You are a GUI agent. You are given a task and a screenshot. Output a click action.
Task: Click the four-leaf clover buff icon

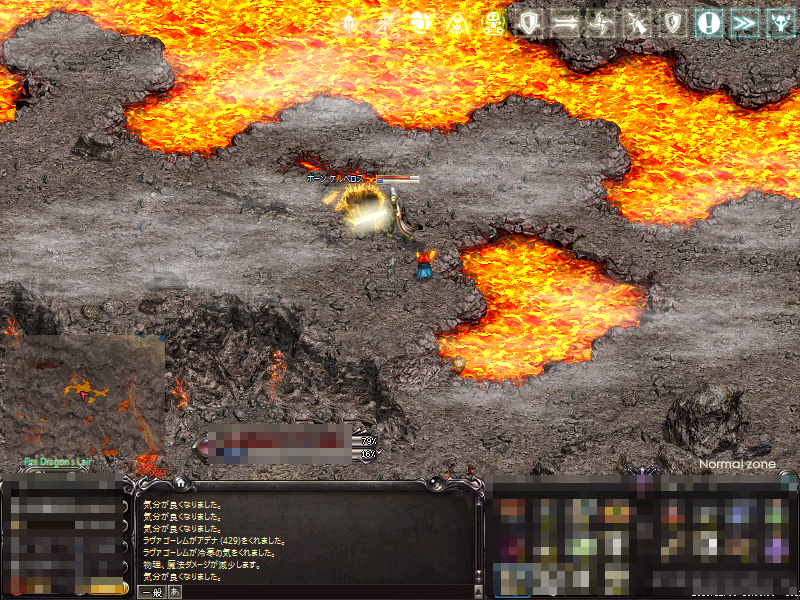(423, 23)
